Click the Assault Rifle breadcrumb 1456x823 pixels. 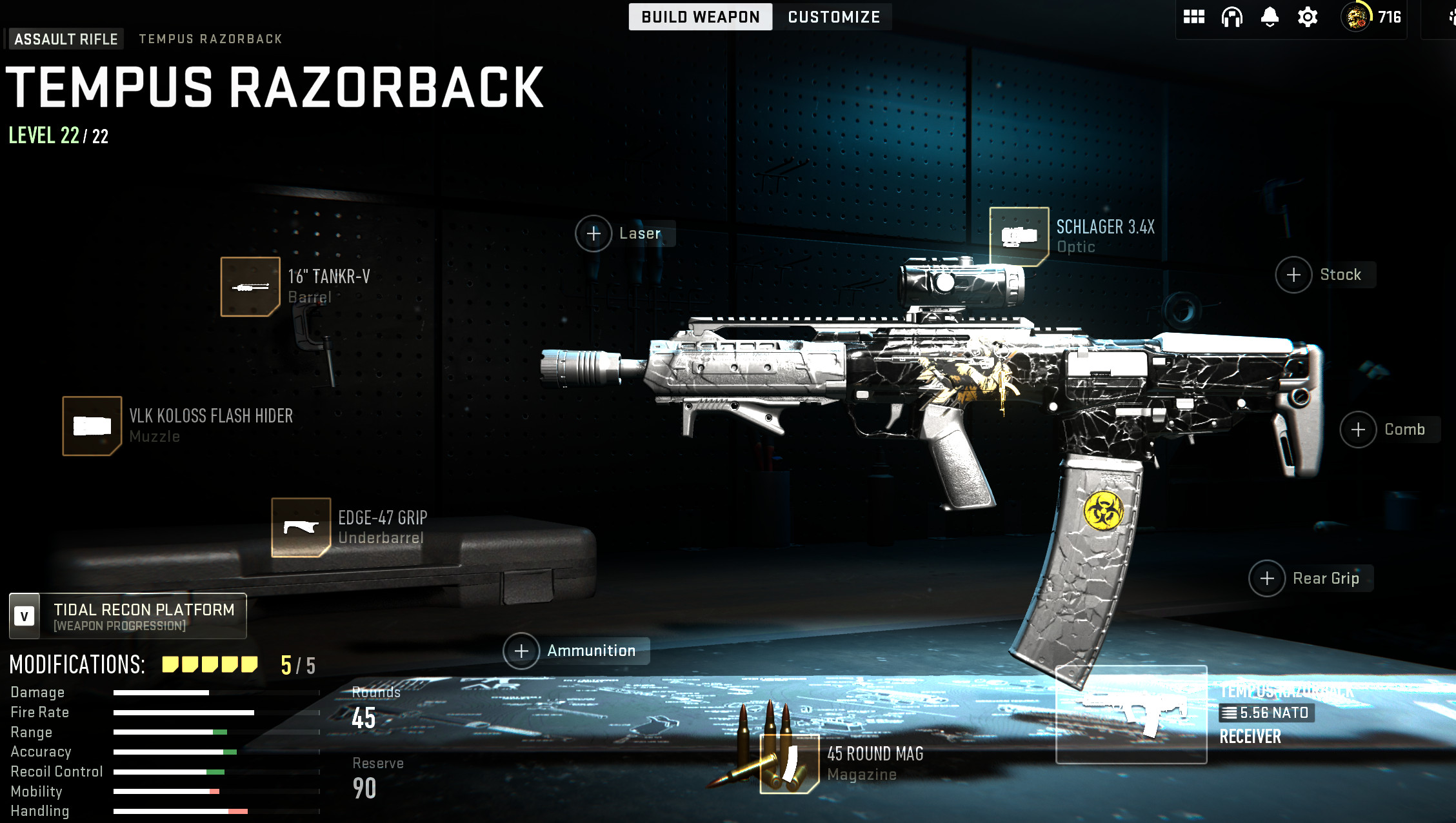click(66, 39)
